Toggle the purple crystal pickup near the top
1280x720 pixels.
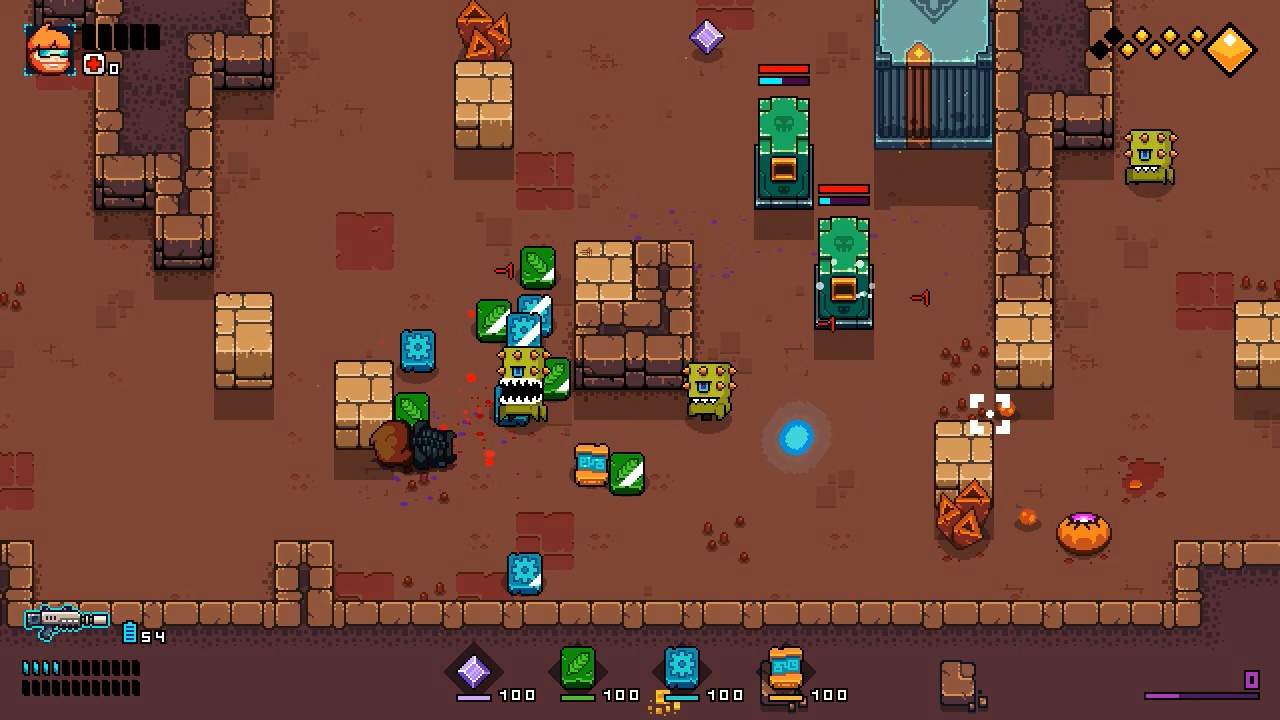click(x=707, y=36)
